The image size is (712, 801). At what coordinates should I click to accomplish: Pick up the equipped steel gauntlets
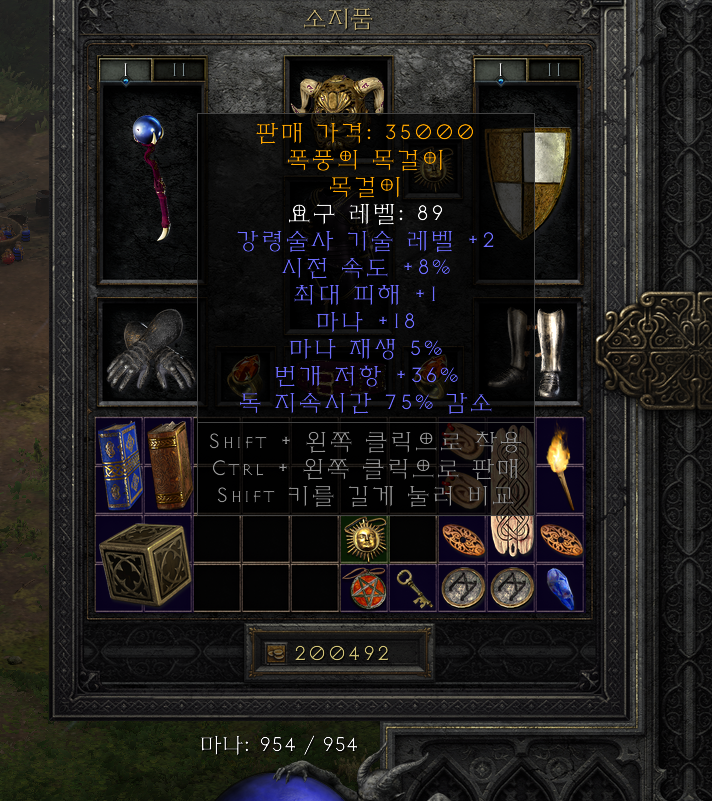point(152,349)
